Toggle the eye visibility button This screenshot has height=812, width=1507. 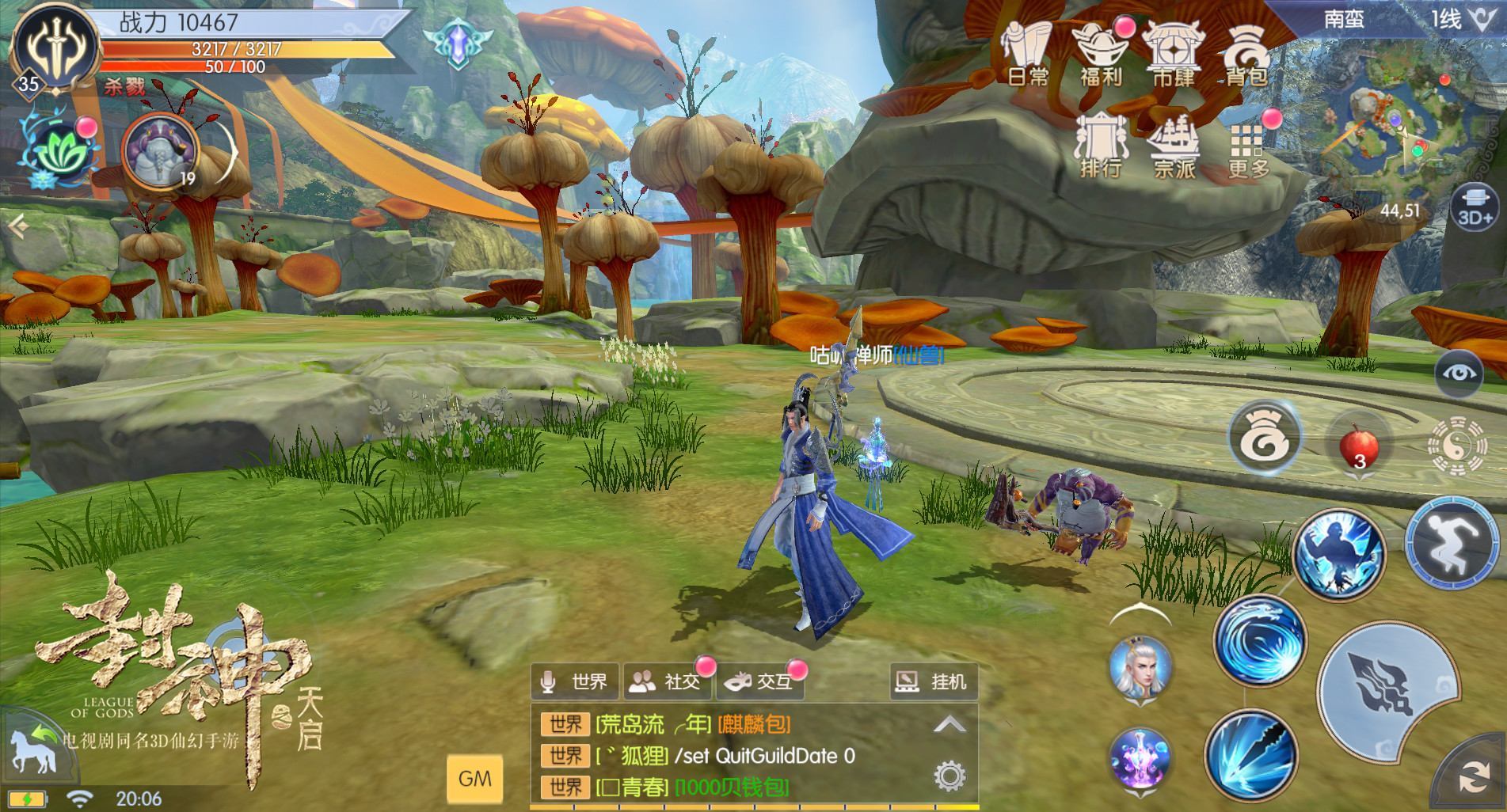click(1459, 374)
